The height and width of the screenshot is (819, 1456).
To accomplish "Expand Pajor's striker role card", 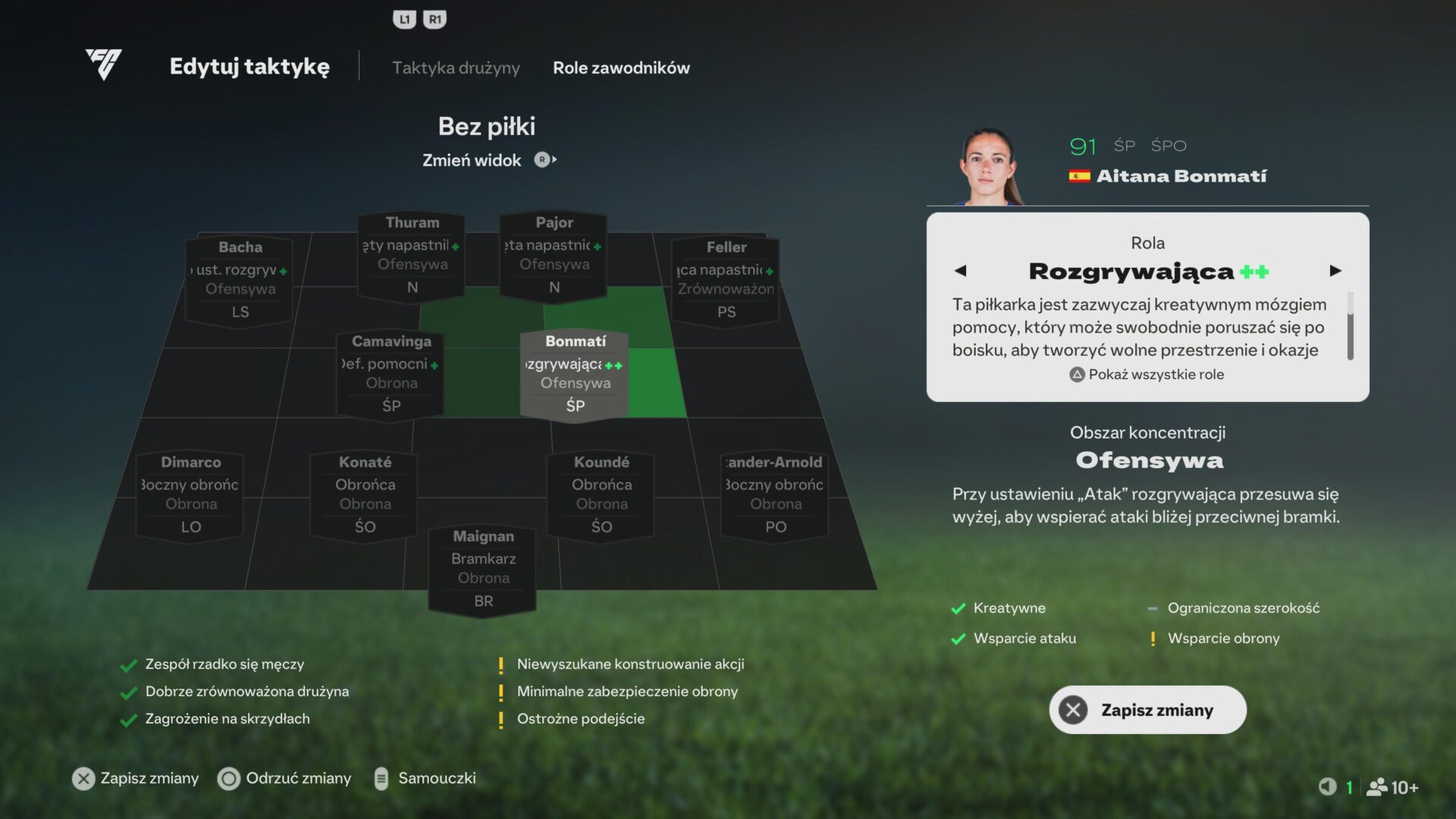I will (554, 255).
